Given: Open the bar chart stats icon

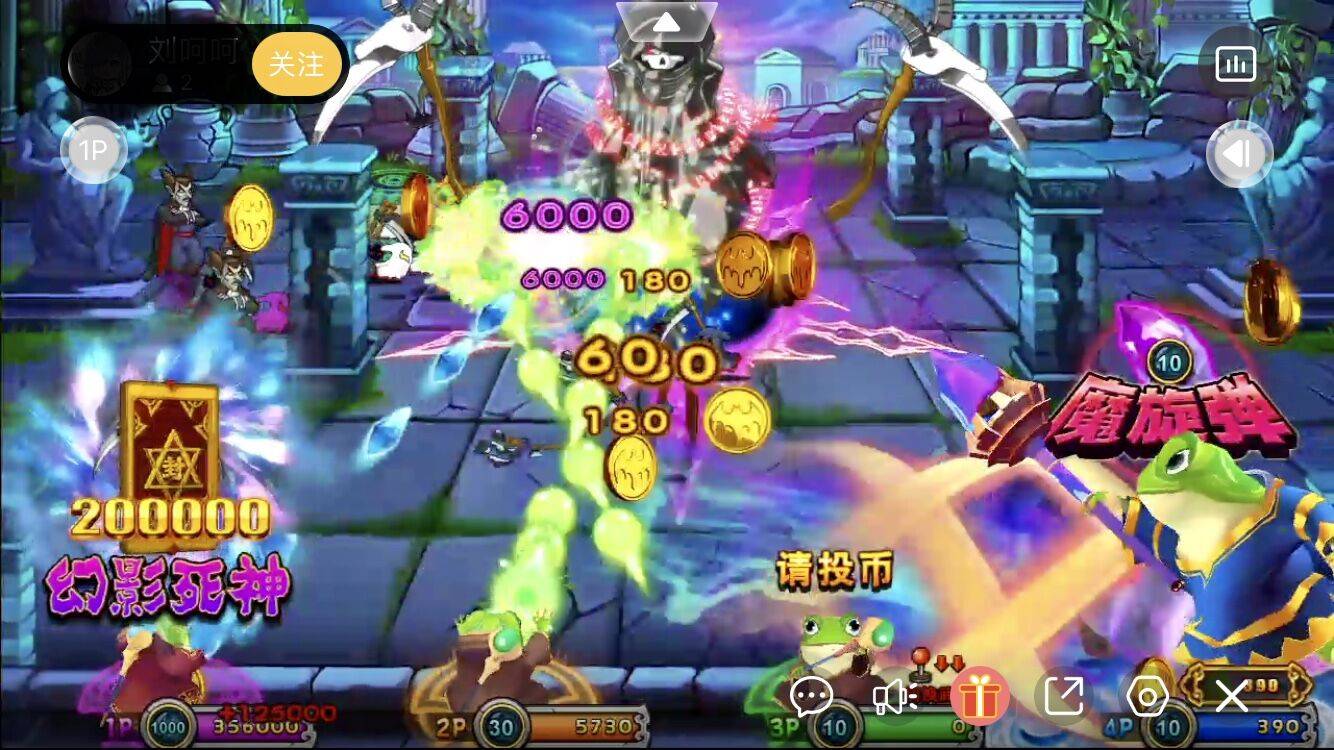Looking at the screenshot, I should pyautogui.click(x=1235, y=64).
